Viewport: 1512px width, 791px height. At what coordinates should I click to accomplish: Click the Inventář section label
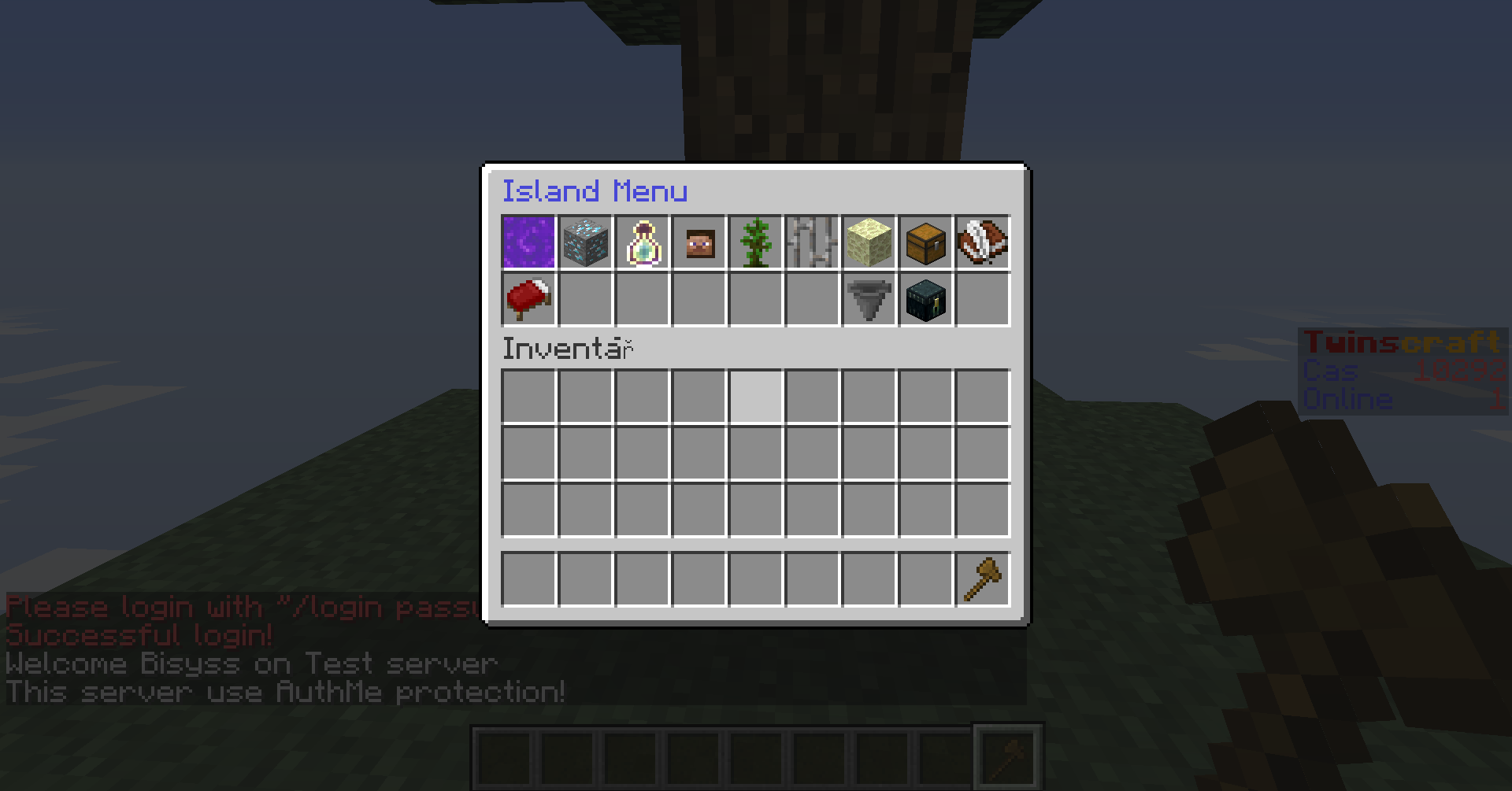(x=565, y=349)
